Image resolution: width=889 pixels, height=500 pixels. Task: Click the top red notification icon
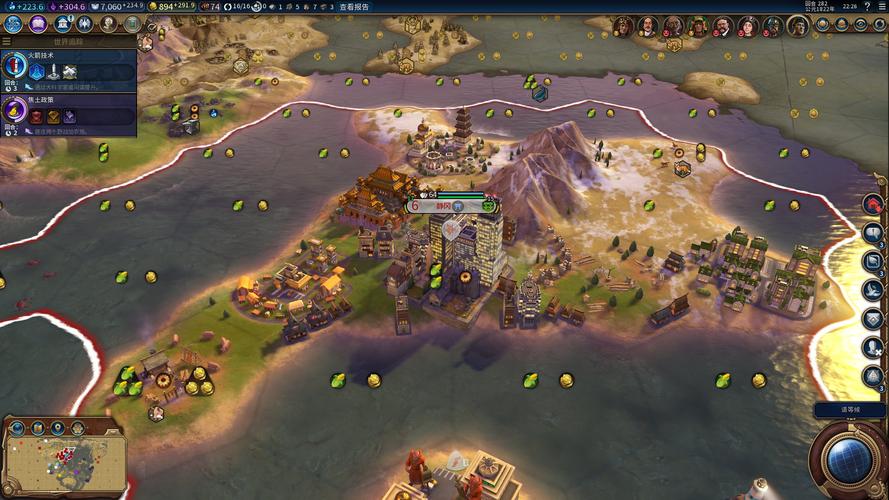[x=872, y=204]
